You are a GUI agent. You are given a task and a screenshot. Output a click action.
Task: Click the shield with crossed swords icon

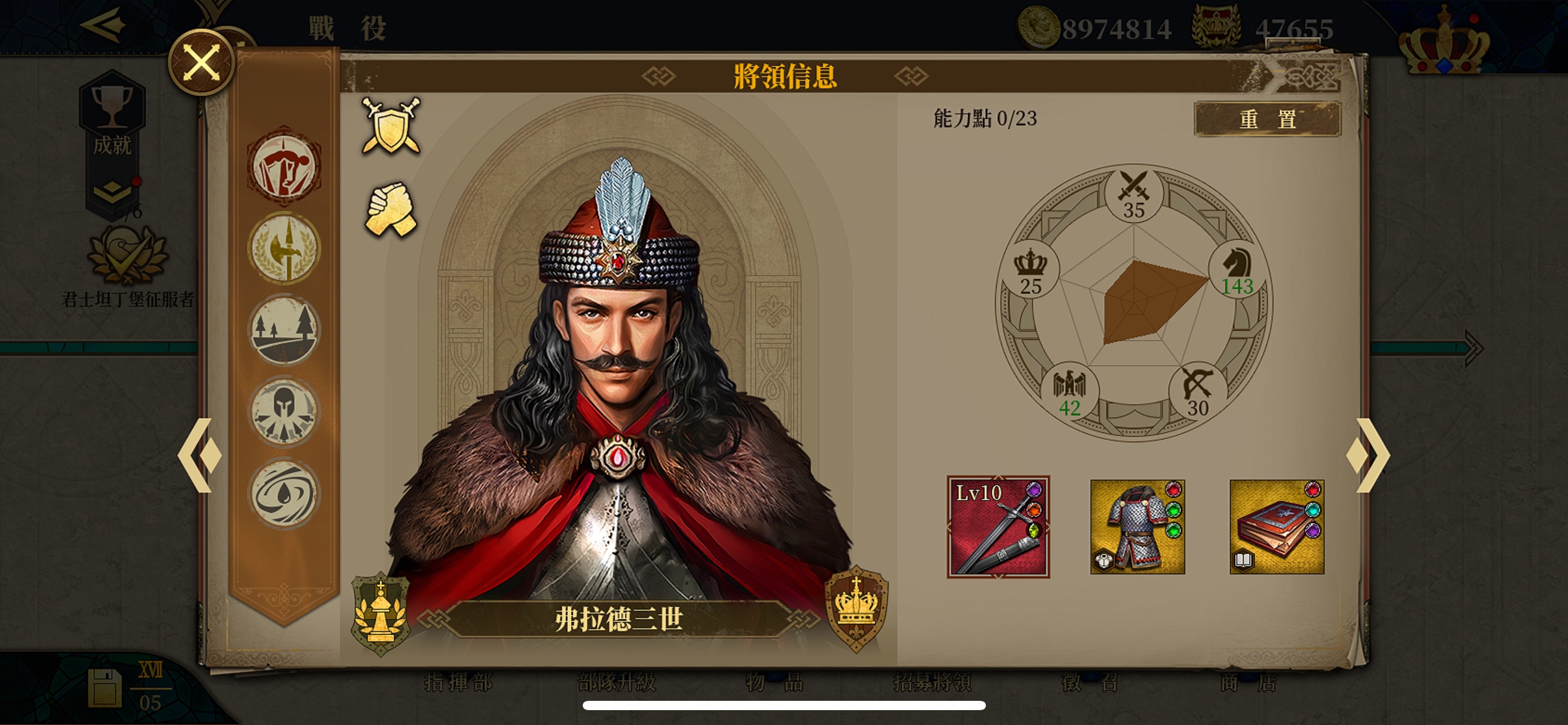coord(391,126)
